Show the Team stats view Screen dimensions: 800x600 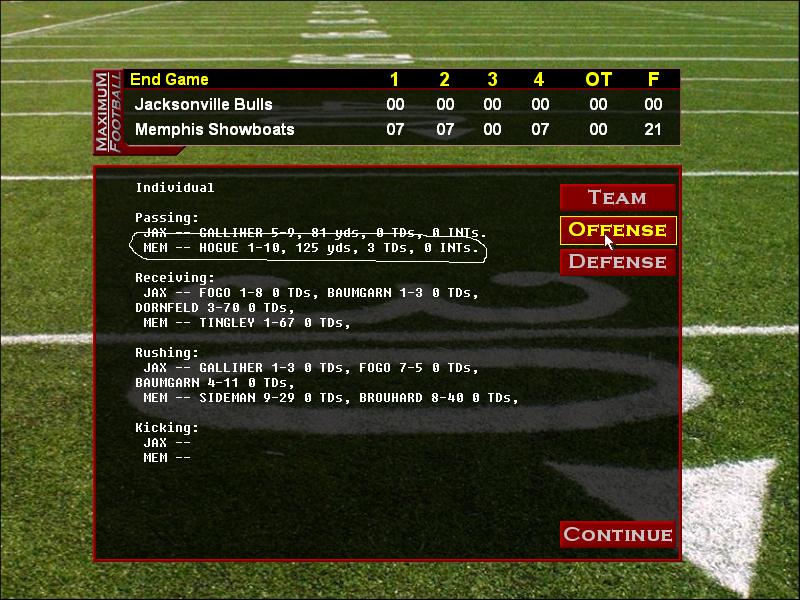click(617, 197)
